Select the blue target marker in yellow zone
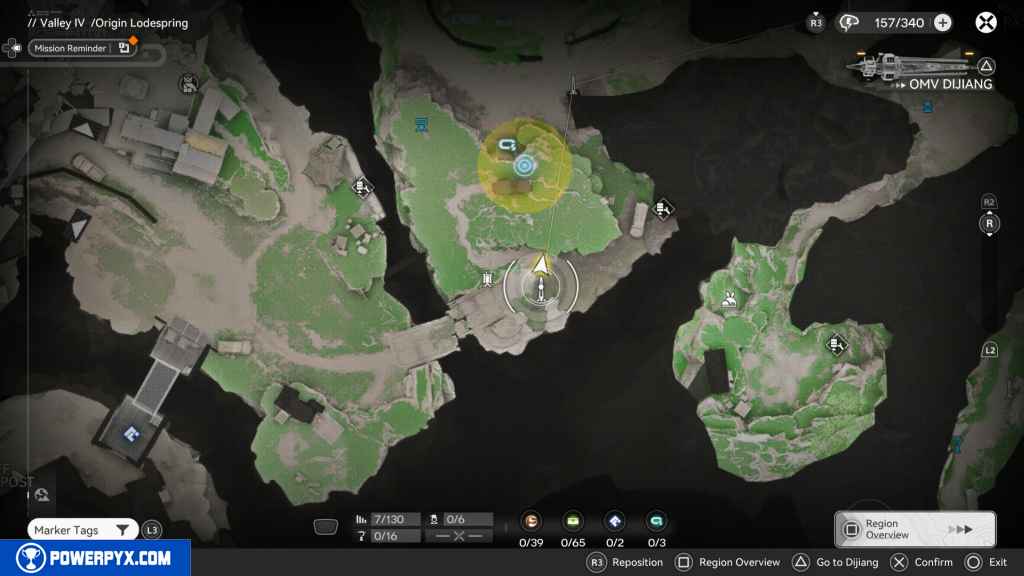Viewport: 1024px width, 576px height. pyautogui.click(x=525, y=165)
